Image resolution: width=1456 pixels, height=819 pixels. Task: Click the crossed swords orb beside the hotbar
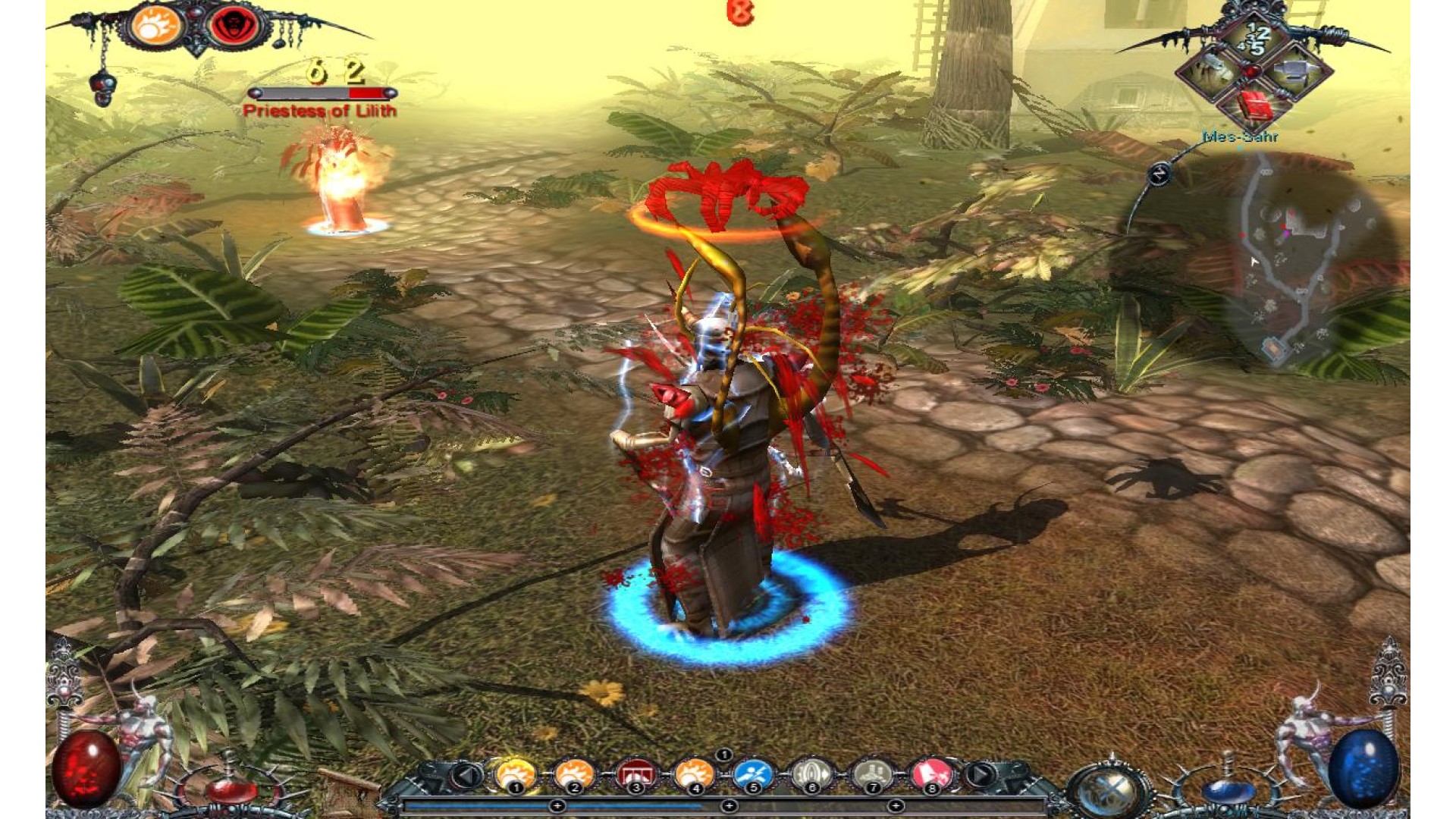[1109, 790]
